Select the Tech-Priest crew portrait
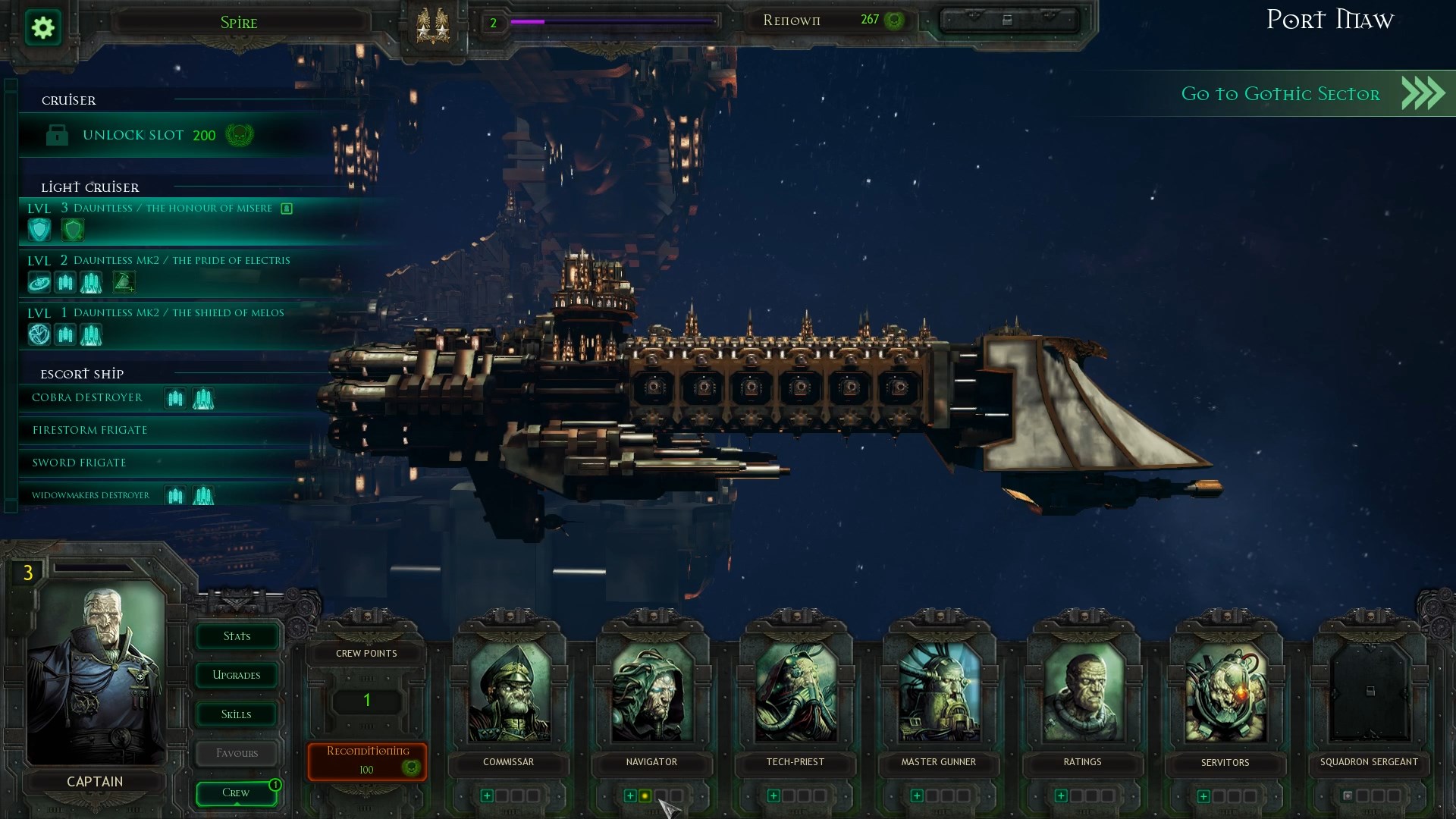This screenshot has width=1456, height=819. coord(795,694)
